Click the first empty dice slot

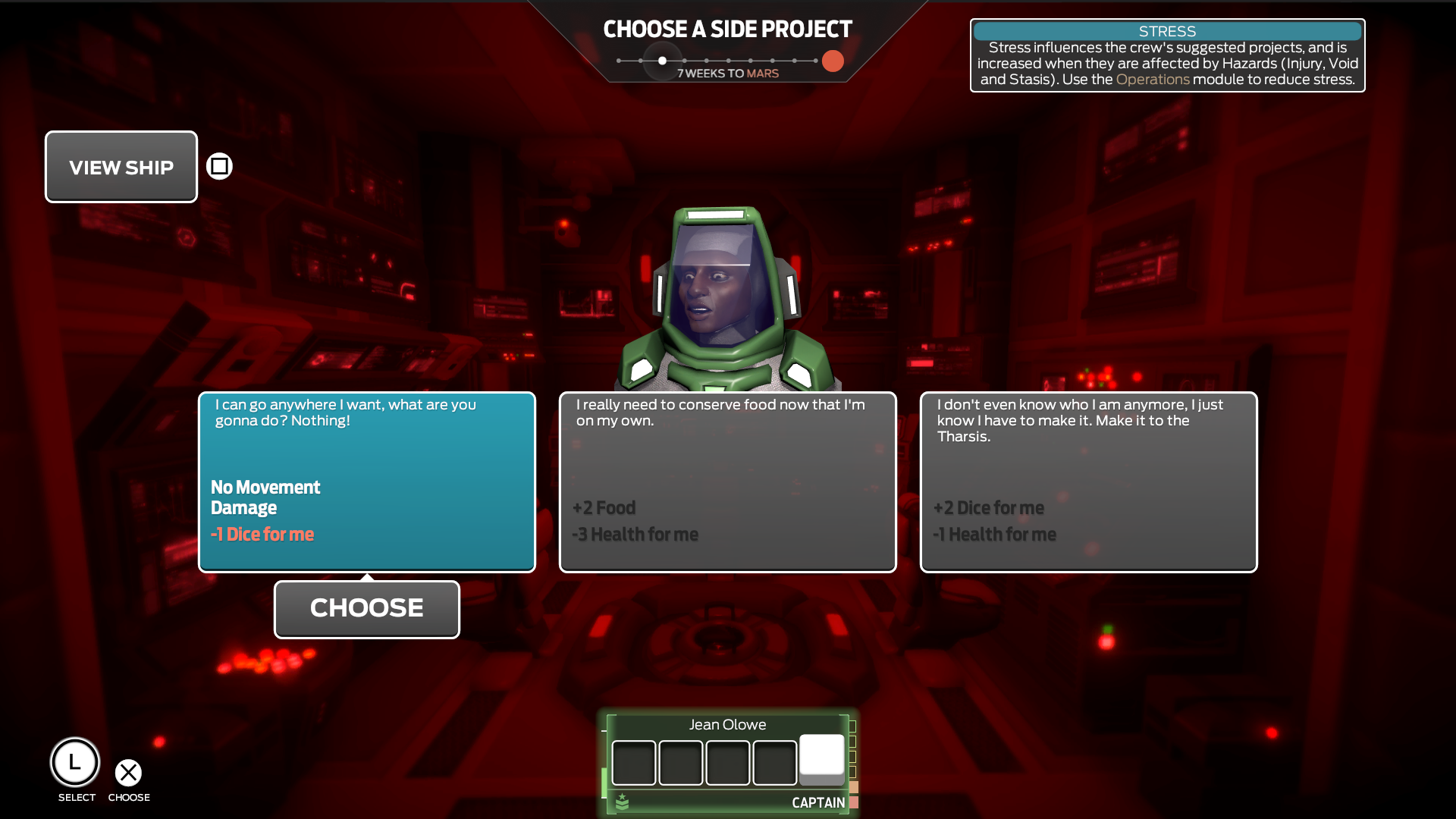635,762
